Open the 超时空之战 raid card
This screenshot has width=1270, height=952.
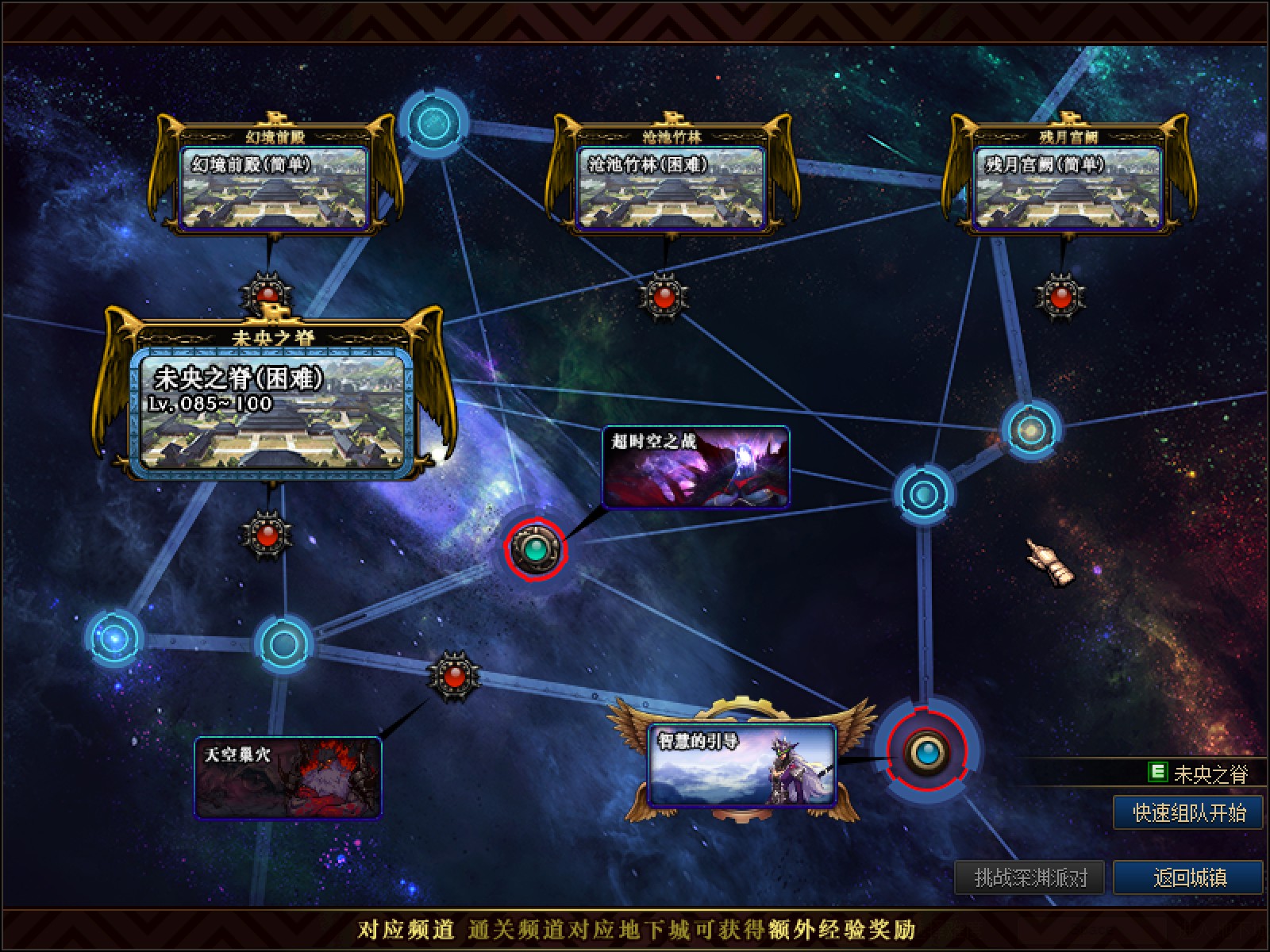696,466
